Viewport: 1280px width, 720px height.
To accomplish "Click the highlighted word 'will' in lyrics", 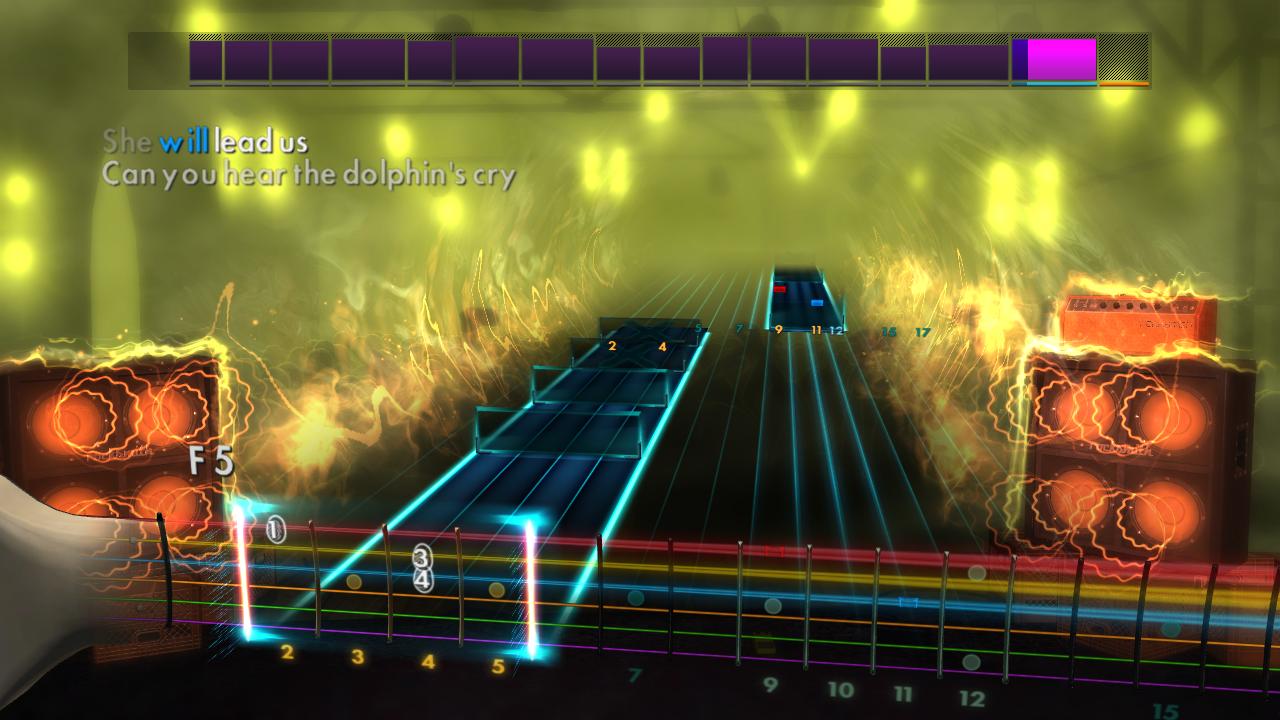I will point(185,142).
